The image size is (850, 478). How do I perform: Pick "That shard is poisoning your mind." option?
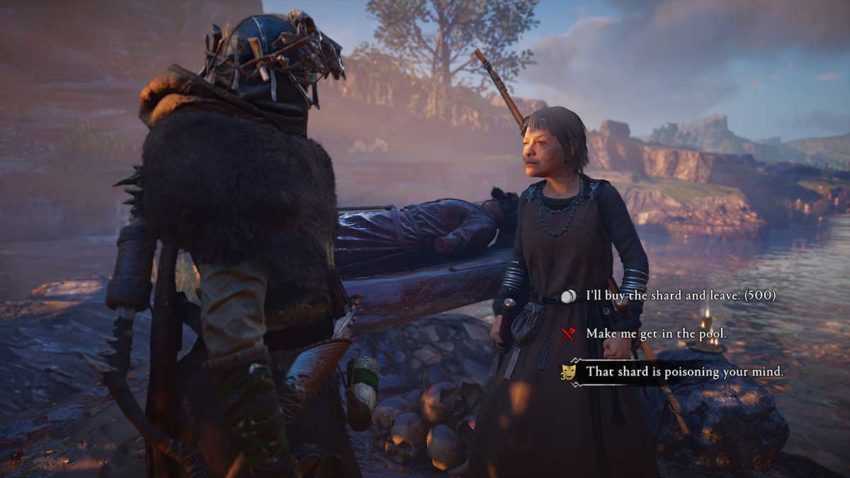[684, 372]
